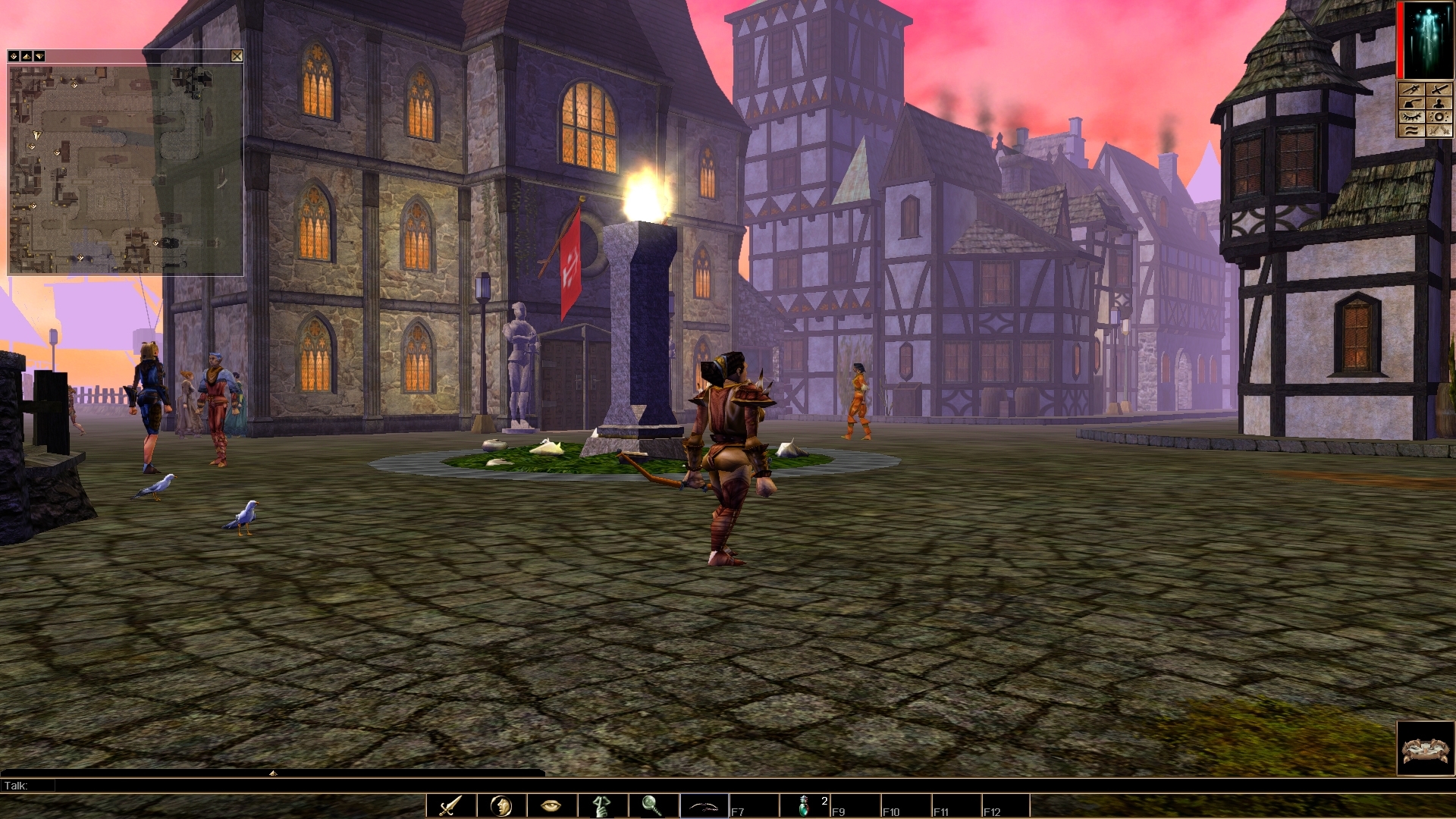
Task: Click the sword attack icon near the portrait
Action: coord(1439,89)
